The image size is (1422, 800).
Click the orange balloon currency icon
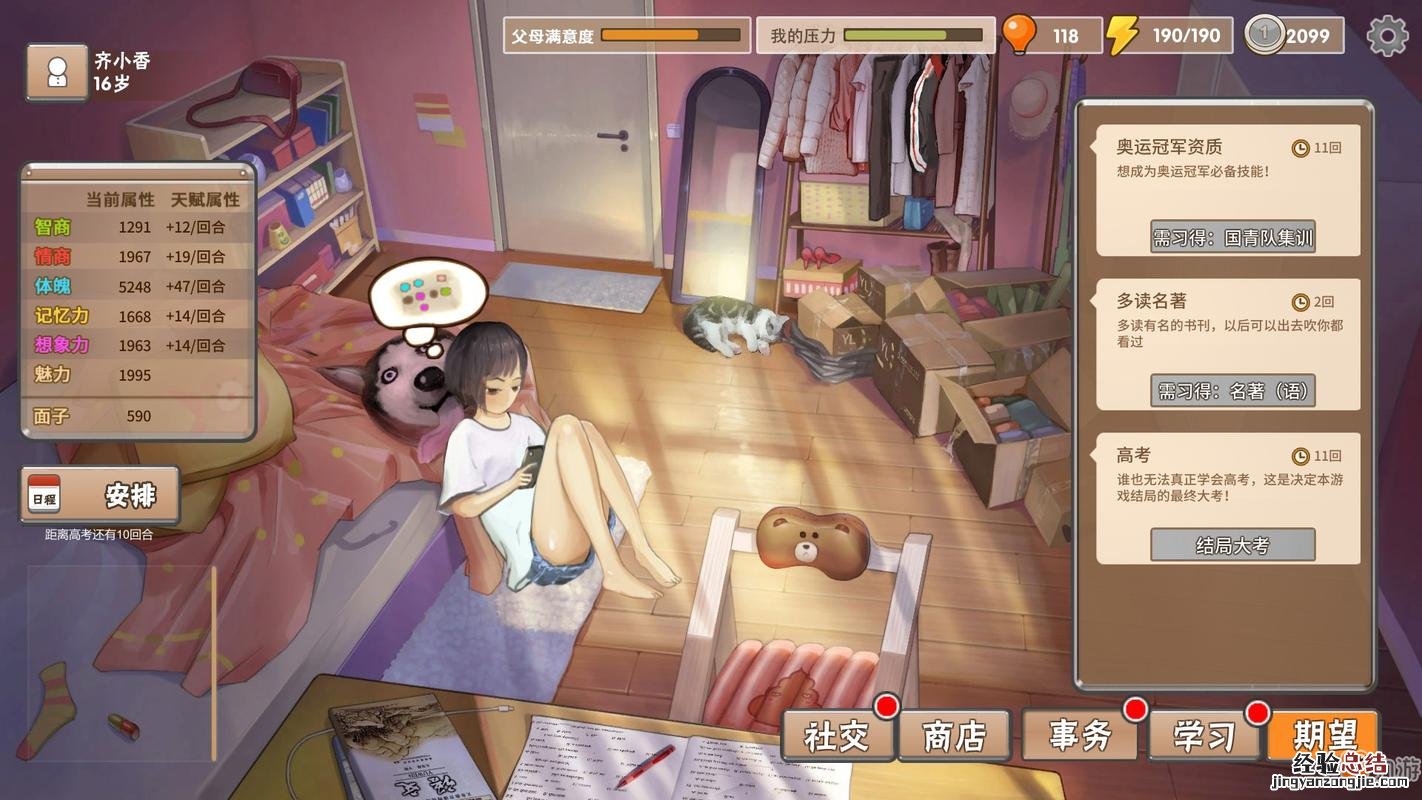[x=1019, y=35]
